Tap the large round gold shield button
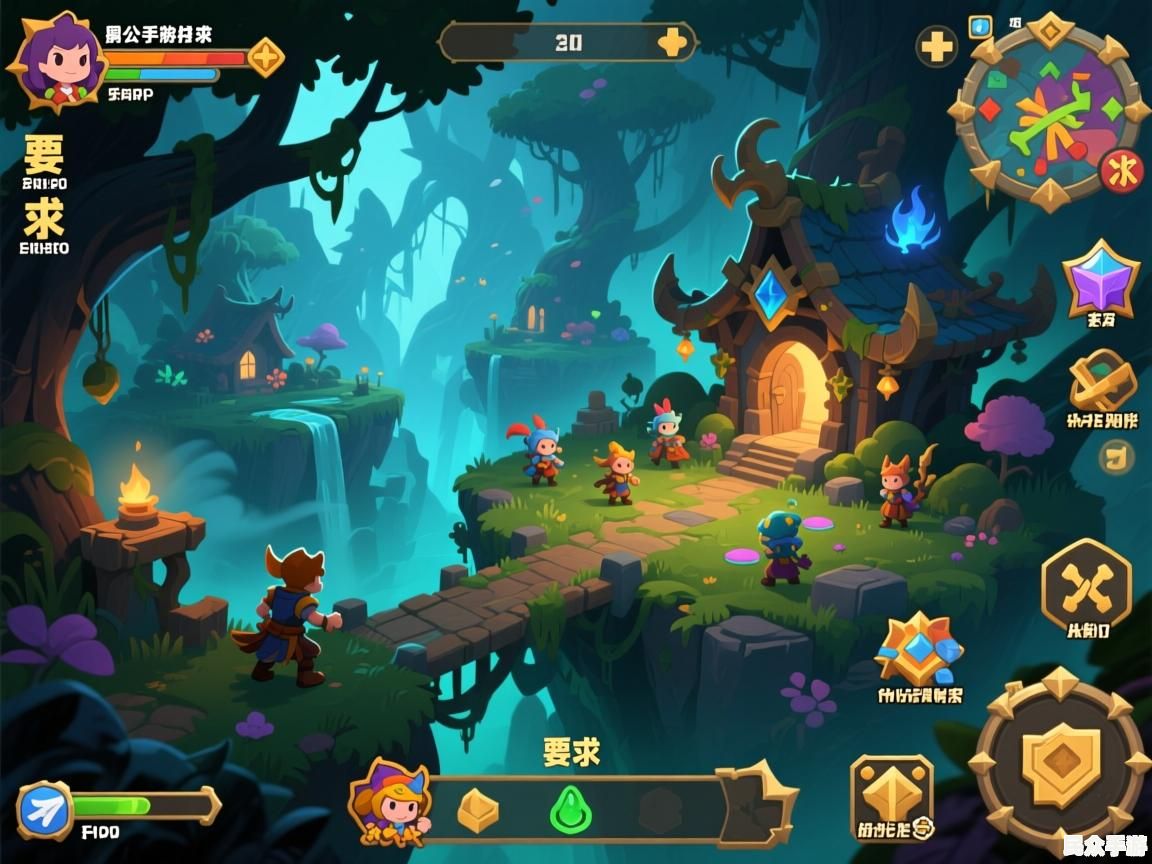This screenshot has width=1152, height=864. pos(1059,765)
